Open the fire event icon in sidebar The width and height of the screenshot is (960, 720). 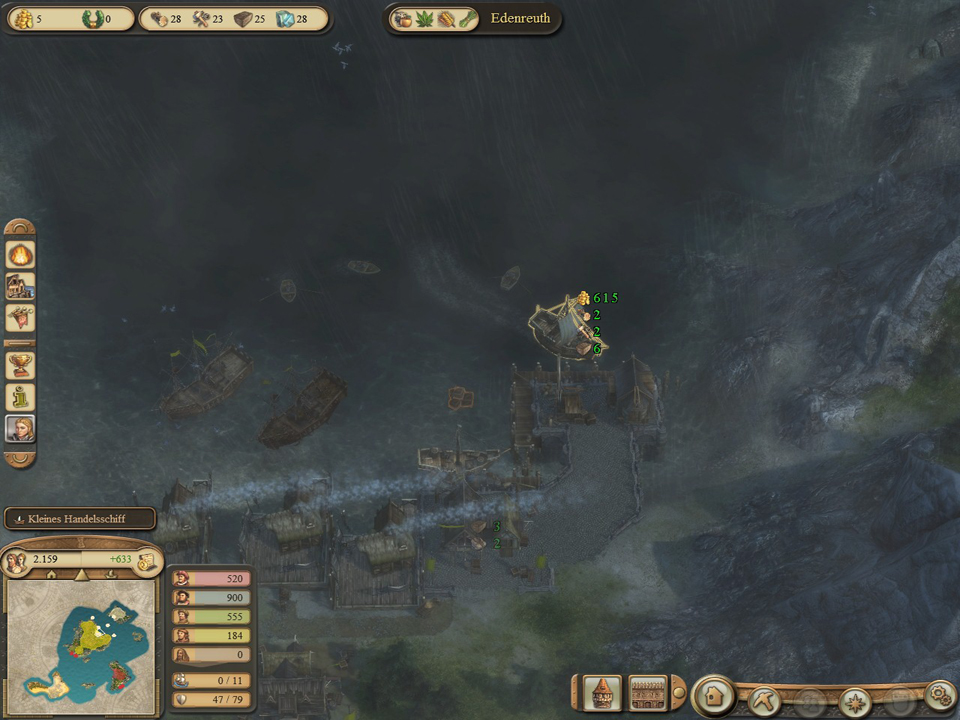20,254
